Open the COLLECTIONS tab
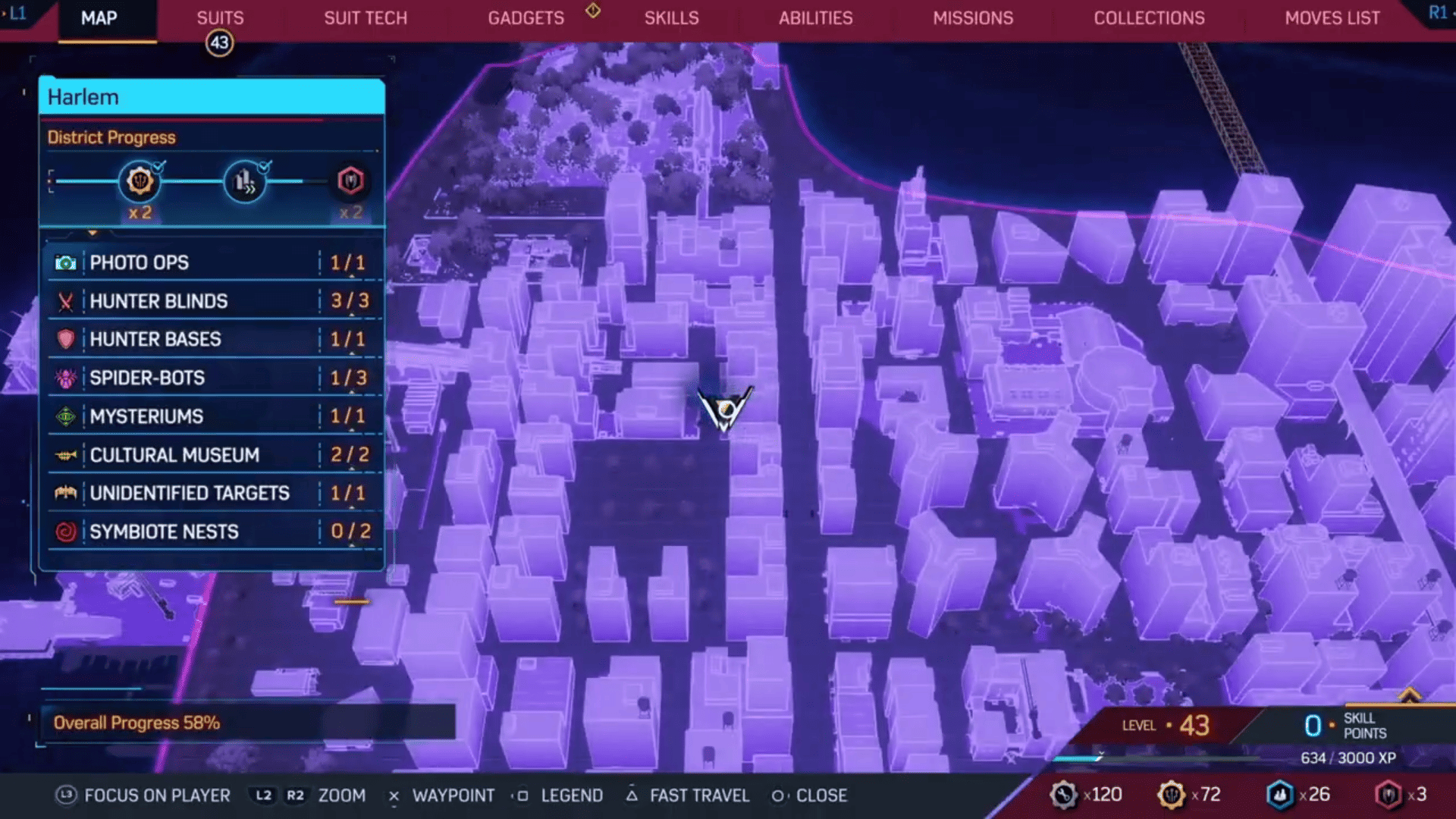 pos(1149,17)
